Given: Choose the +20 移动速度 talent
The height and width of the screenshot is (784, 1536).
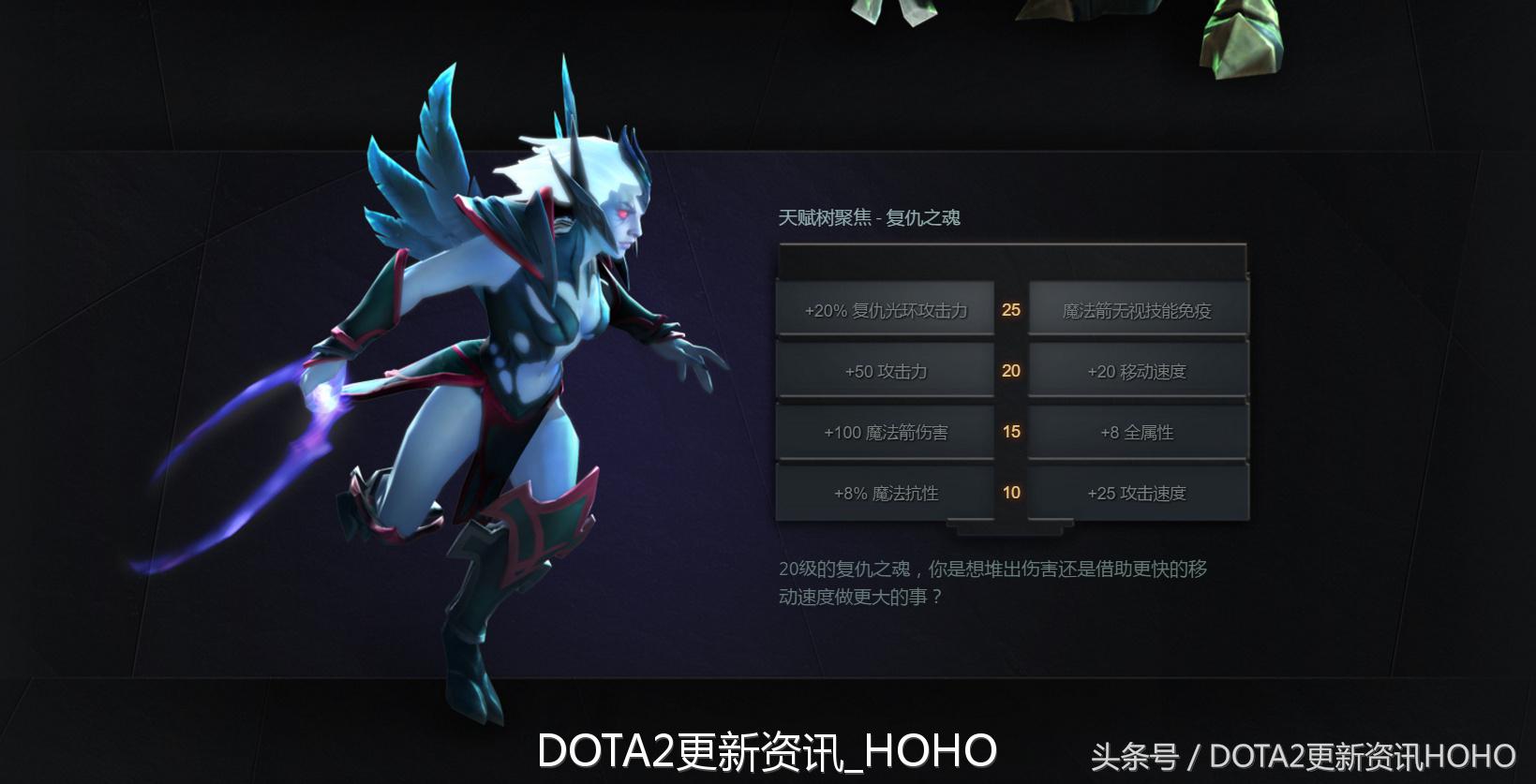Looking at the screenshot, I should tap(1136, 371).
